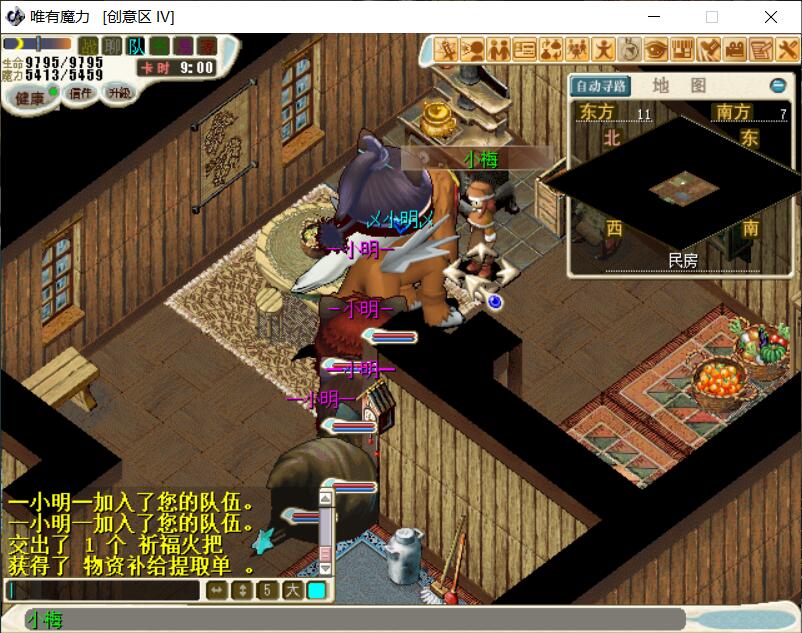Focus the chat text input field
The height and width of the screenshot is (633, 802).
coord(102,590)
